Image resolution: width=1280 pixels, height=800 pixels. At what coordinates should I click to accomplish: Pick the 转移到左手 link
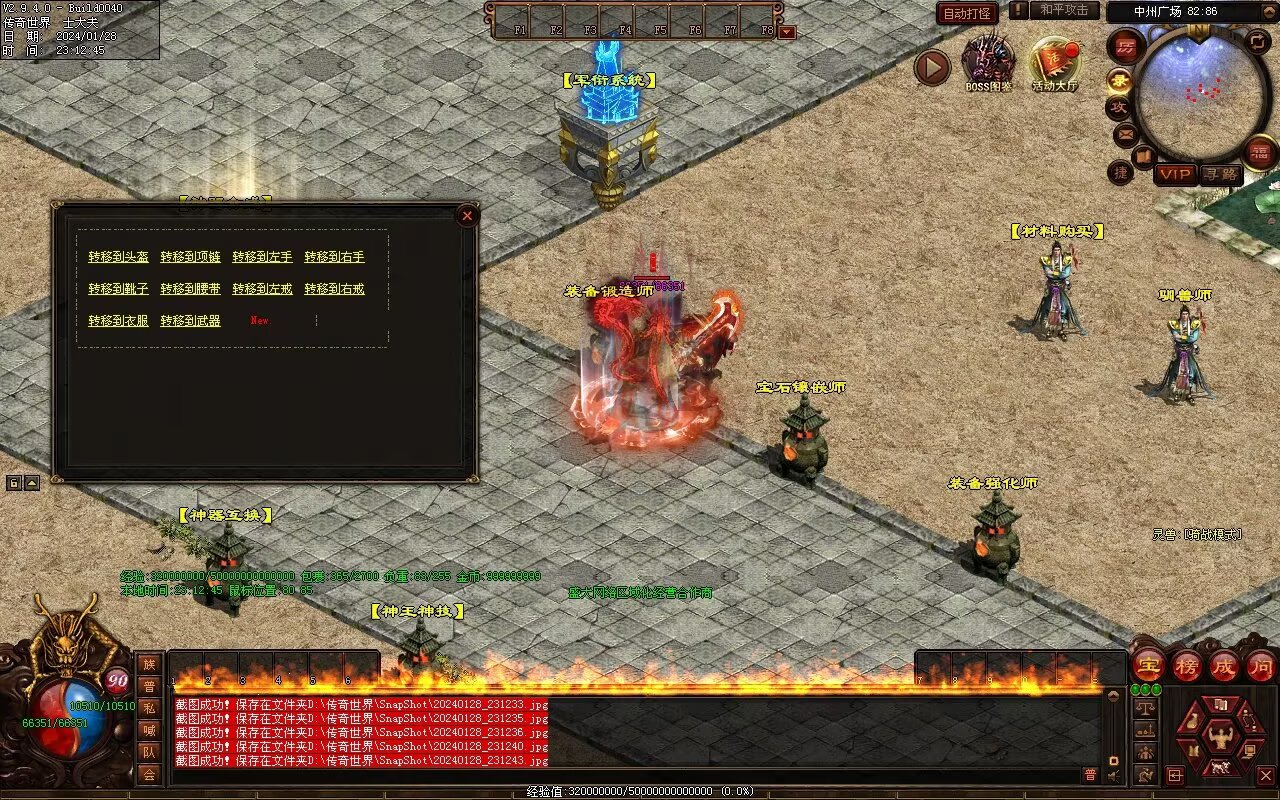tap(262, 257)
